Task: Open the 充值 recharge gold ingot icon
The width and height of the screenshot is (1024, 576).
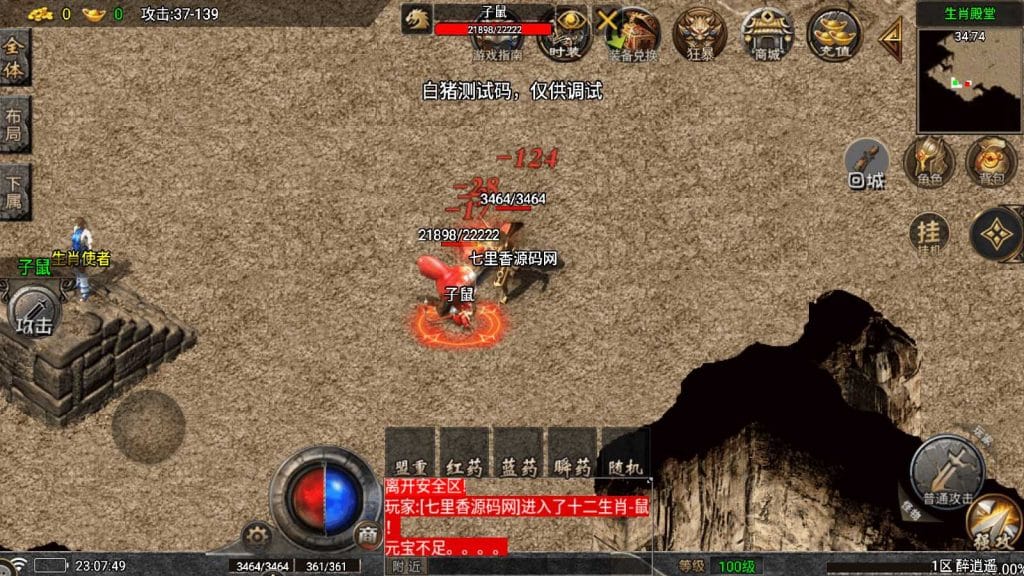Action: tap(834, 34)
